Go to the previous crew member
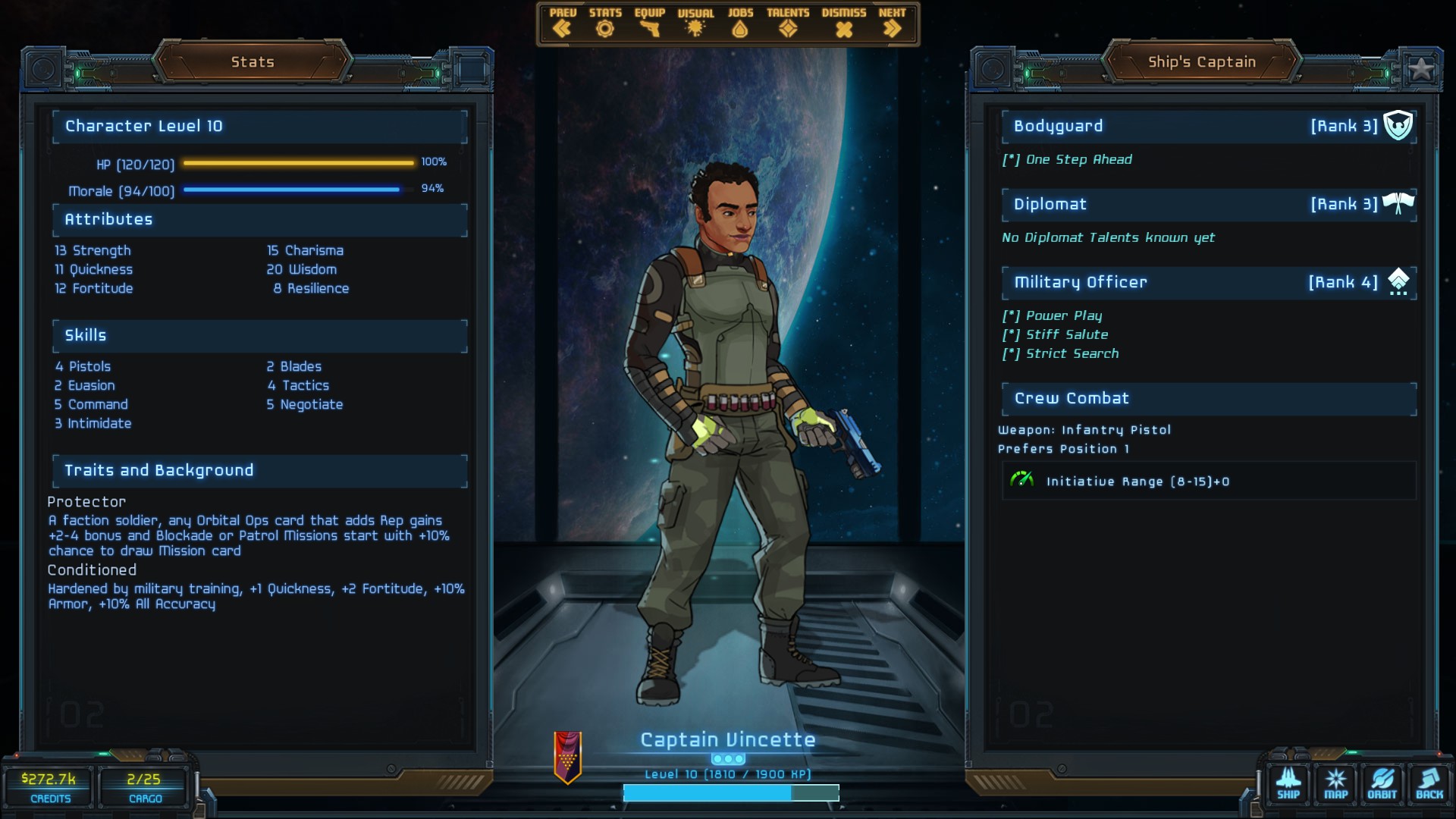This screenshot has height=819, width=1456. pyautogui.click(x=562, y=24)
